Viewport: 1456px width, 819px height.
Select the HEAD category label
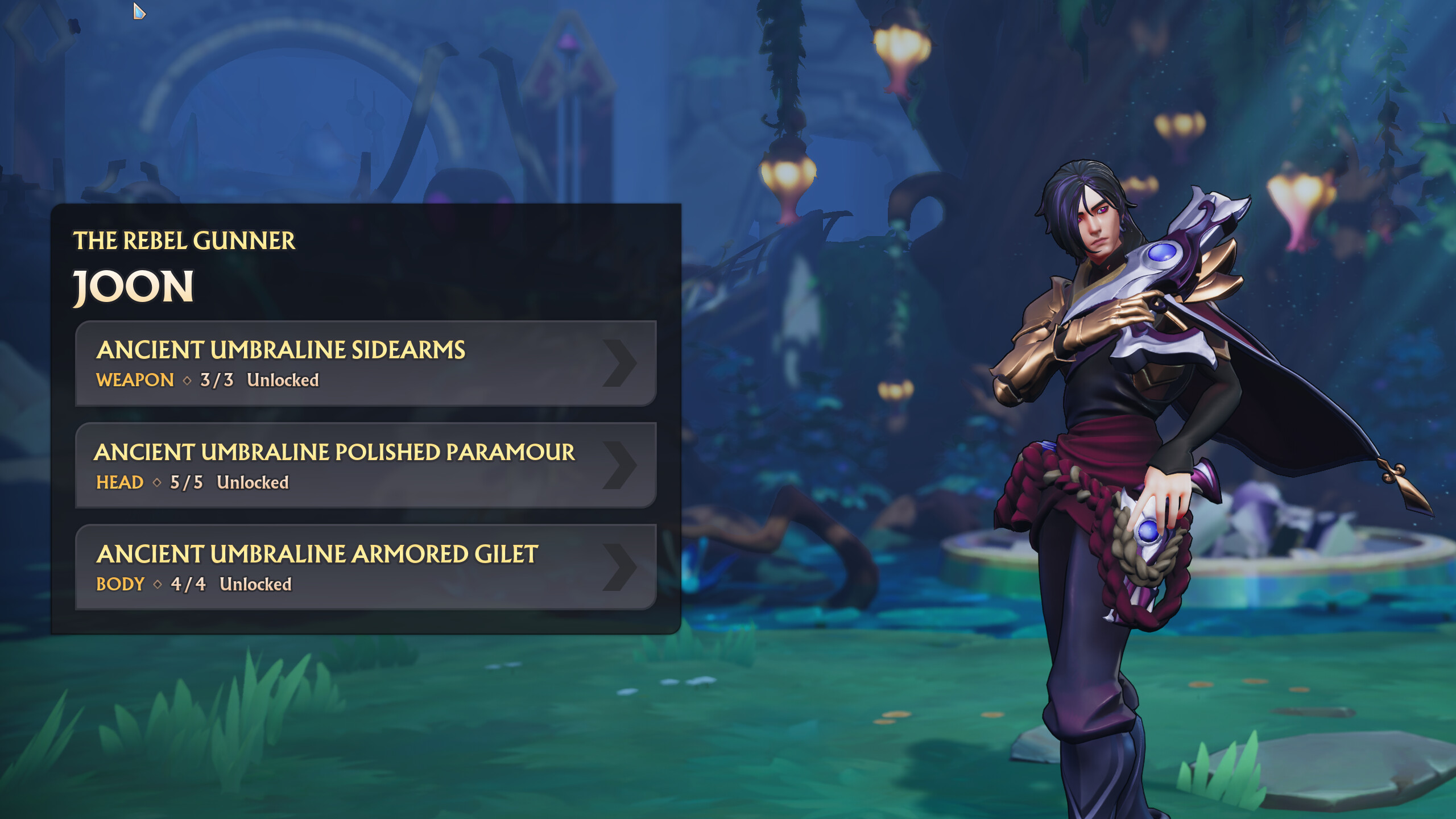pos(120,481)
